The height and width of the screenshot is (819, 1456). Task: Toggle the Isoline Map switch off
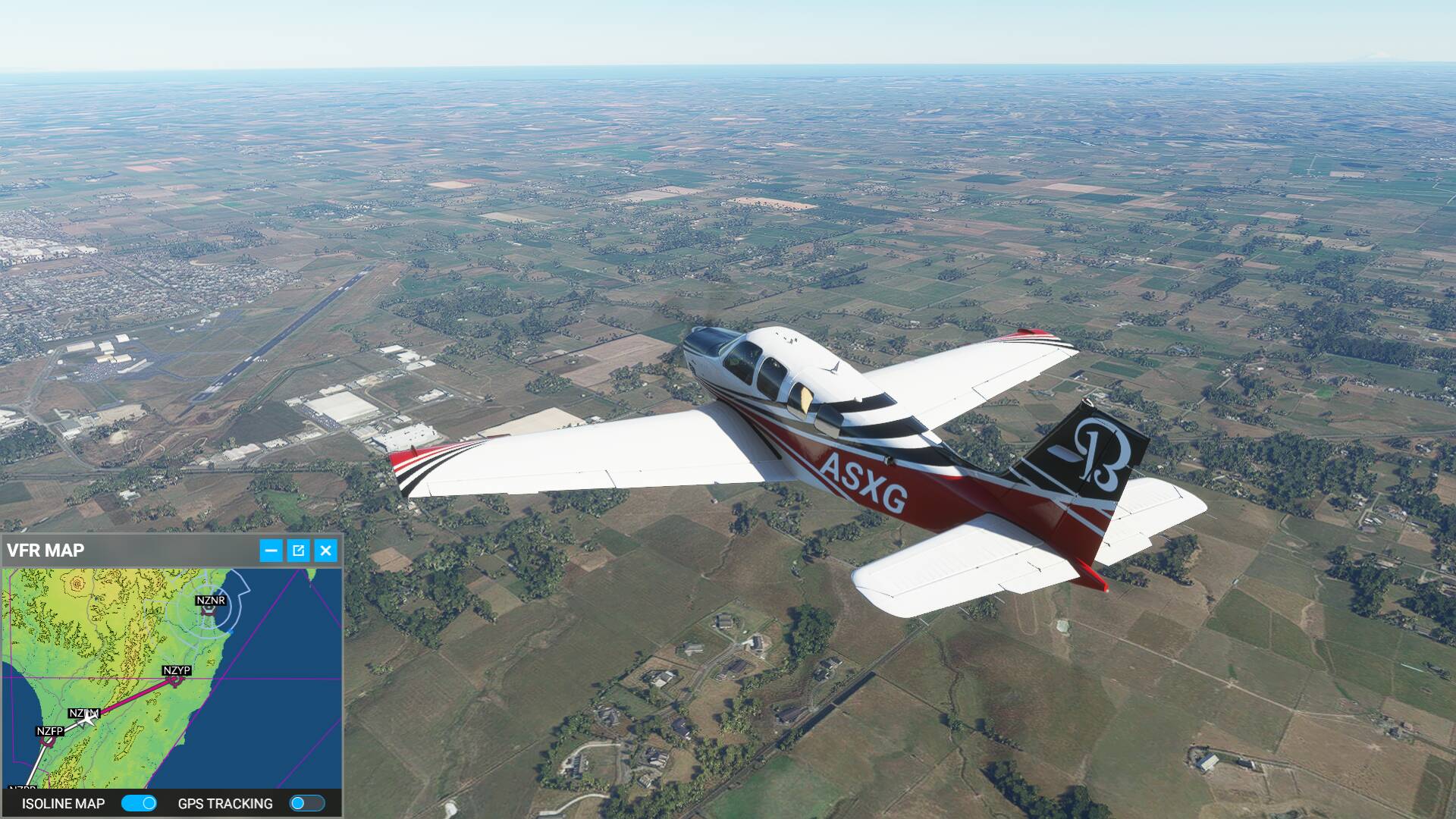point(139,803)
